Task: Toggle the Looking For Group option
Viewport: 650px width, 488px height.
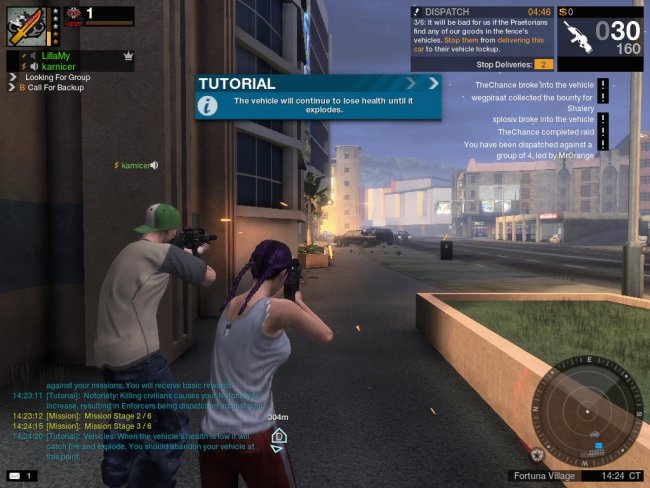Action: coord(58,78)
